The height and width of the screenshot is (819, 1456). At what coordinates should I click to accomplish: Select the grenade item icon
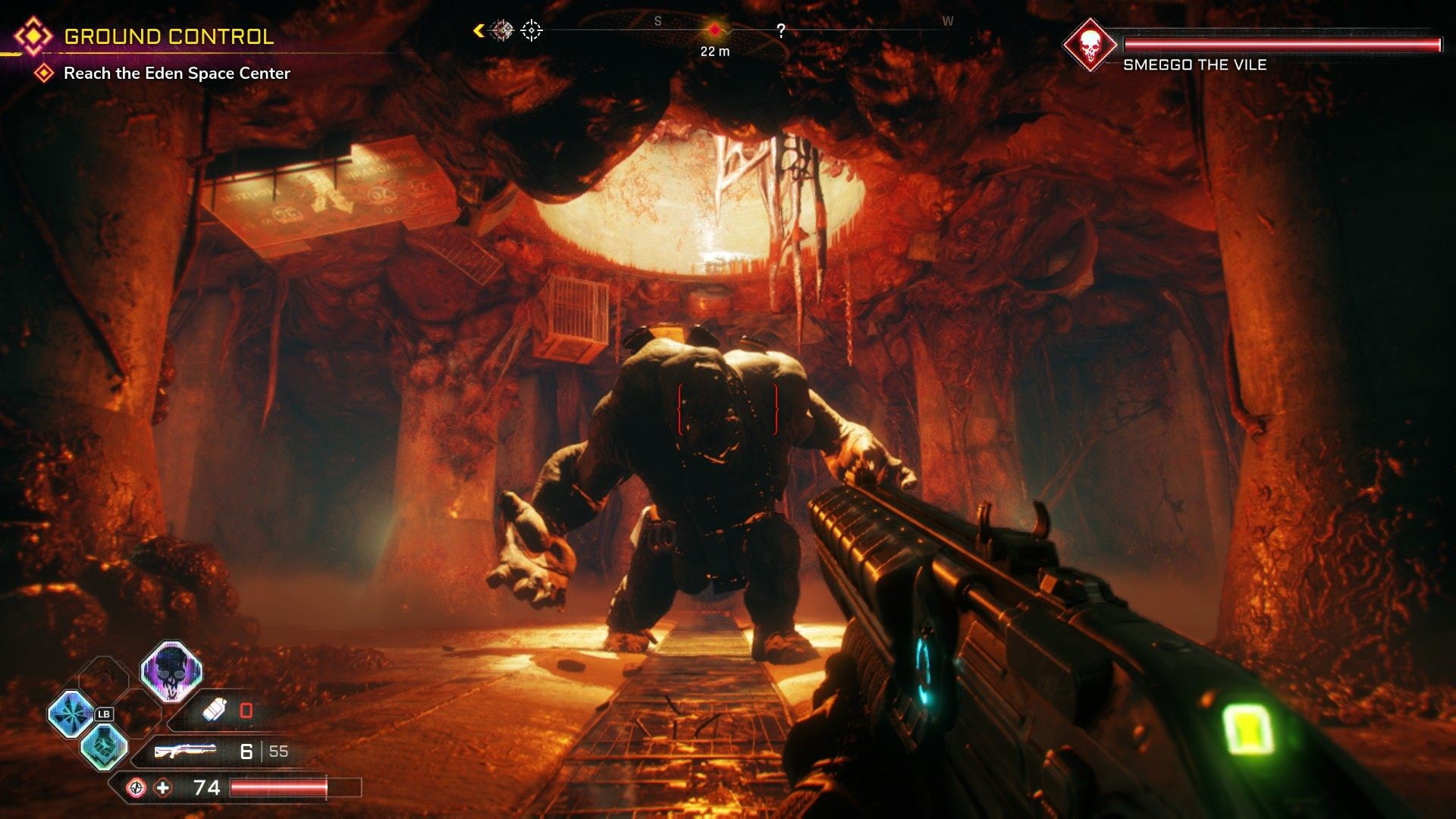tap(215, 711)
